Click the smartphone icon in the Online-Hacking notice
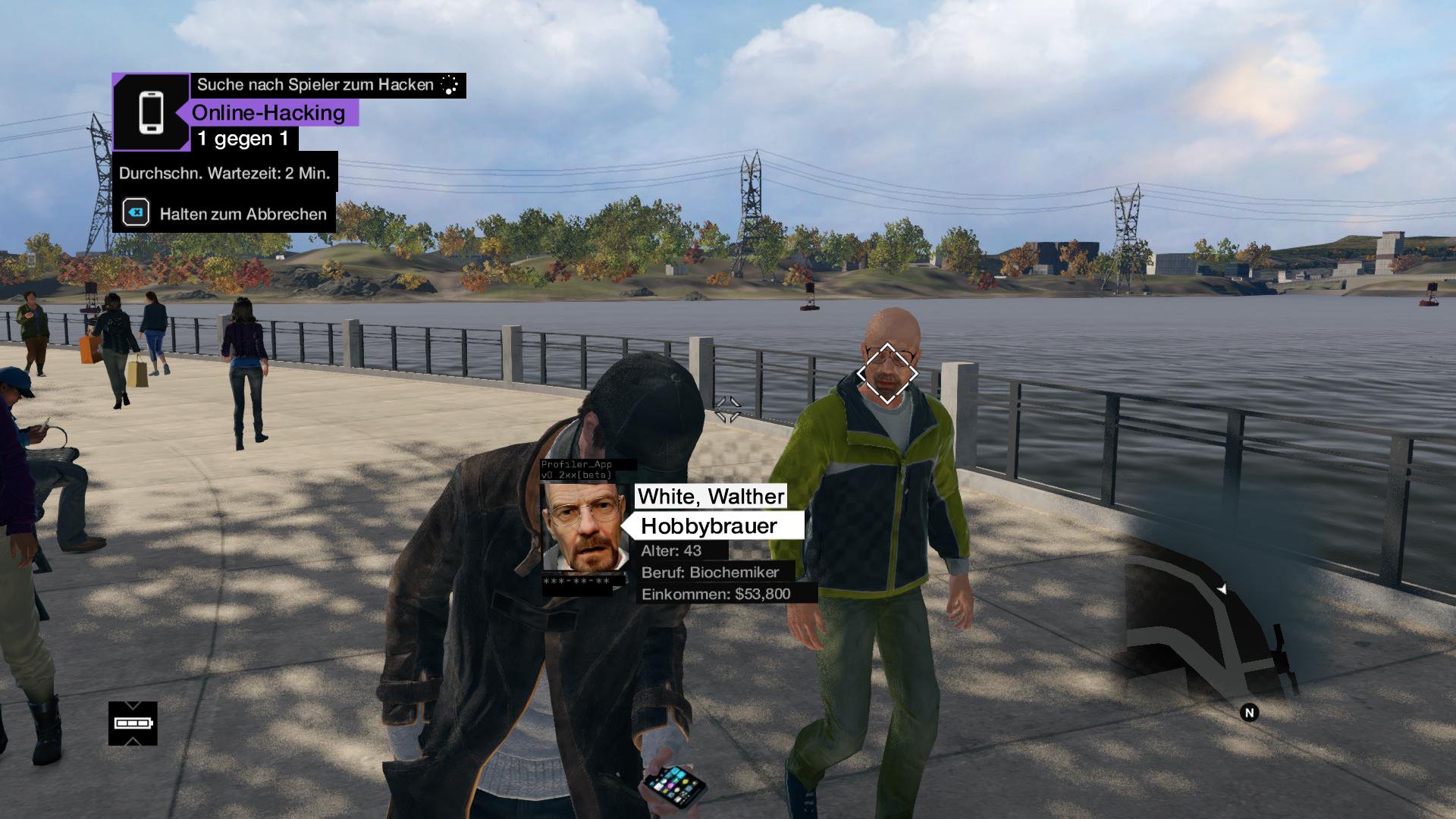This screenshot has height=819, width=1456. (x=151, y=112)
